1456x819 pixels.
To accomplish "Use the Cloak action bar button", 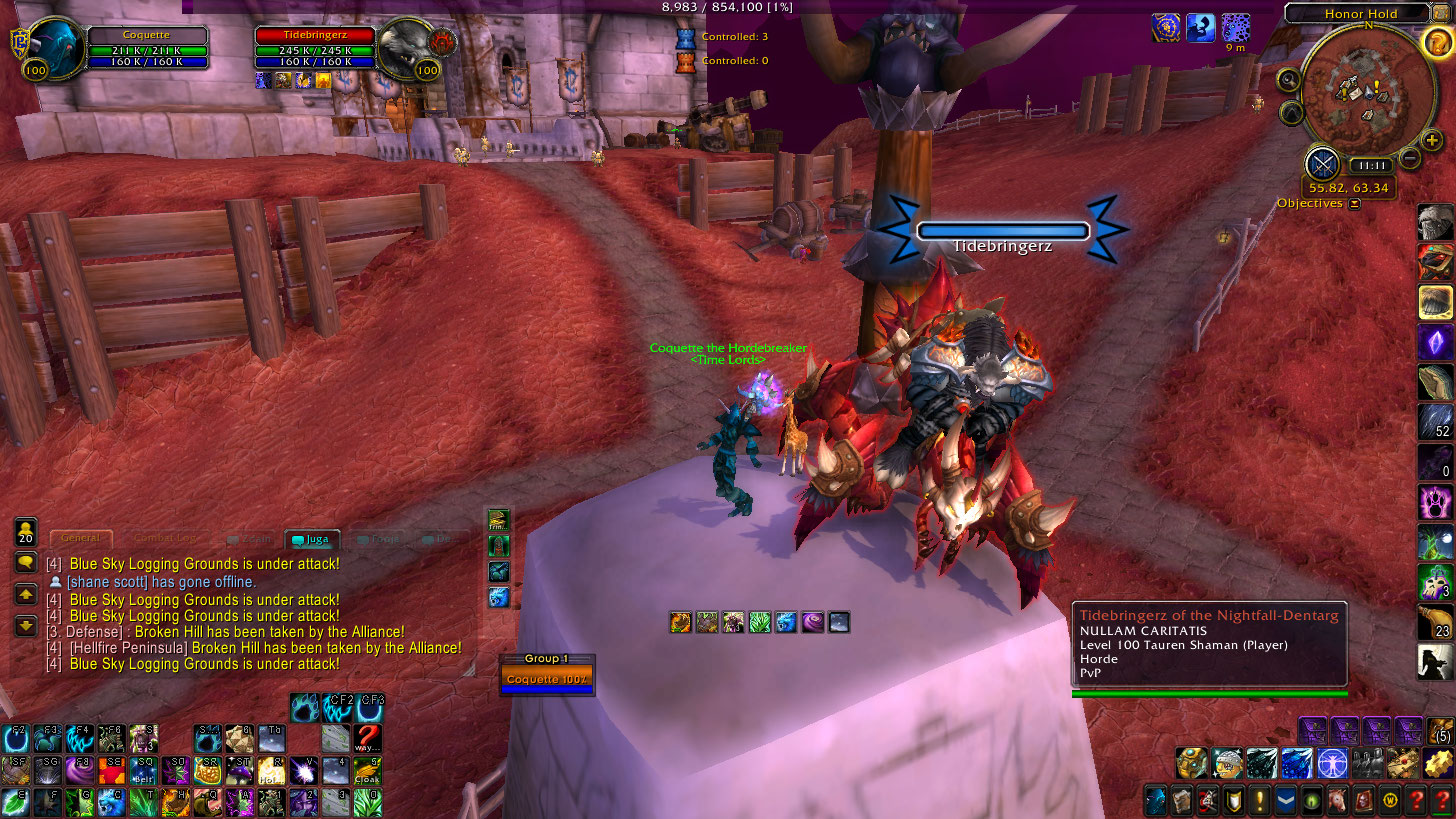I will pos(367,771).
